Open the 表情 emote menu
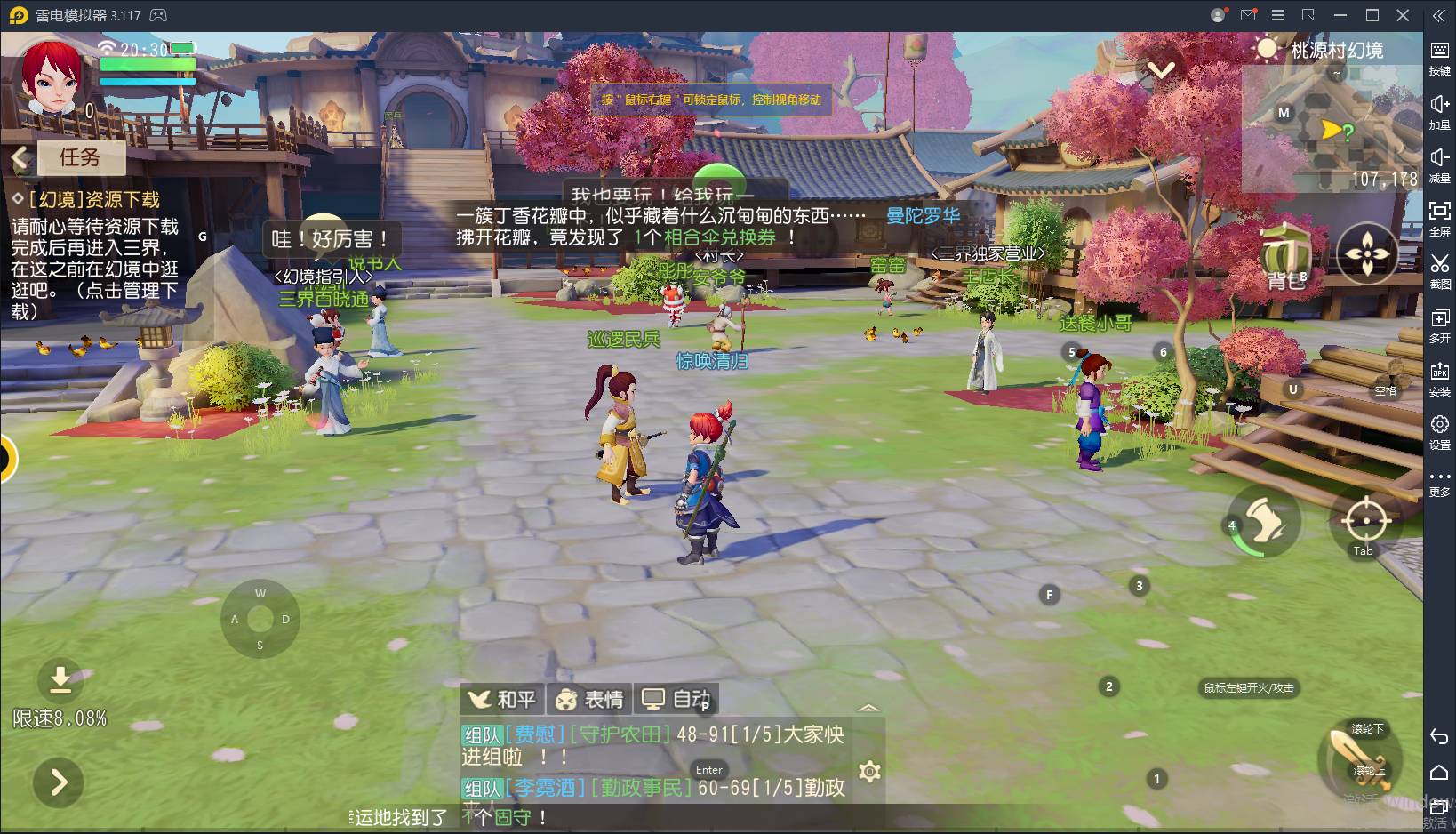Viewport: 1456px width, 834px height. (x=589, y=700)
